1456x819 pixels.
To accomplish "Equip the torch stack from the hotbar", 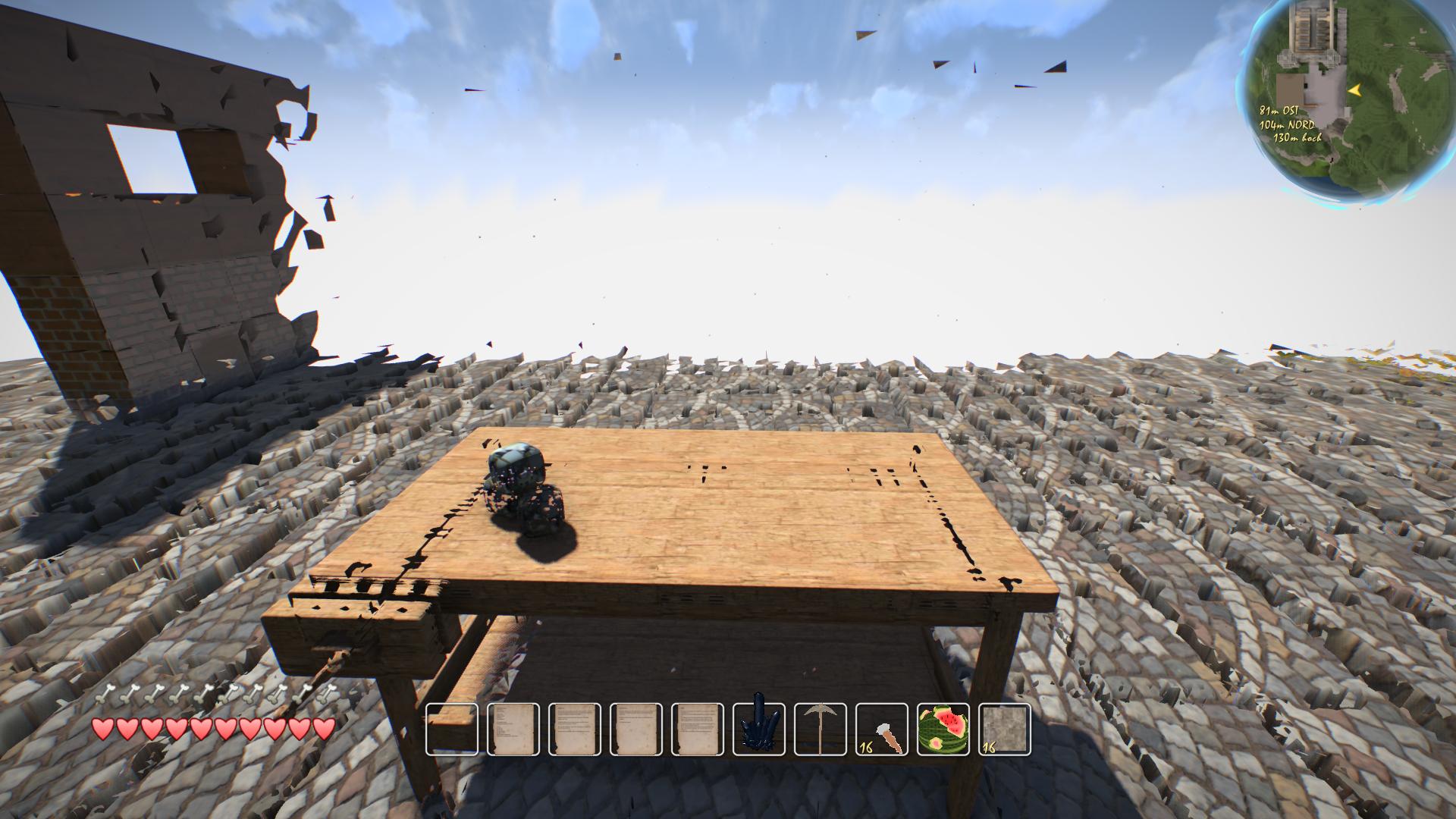I will click(882, 730).
